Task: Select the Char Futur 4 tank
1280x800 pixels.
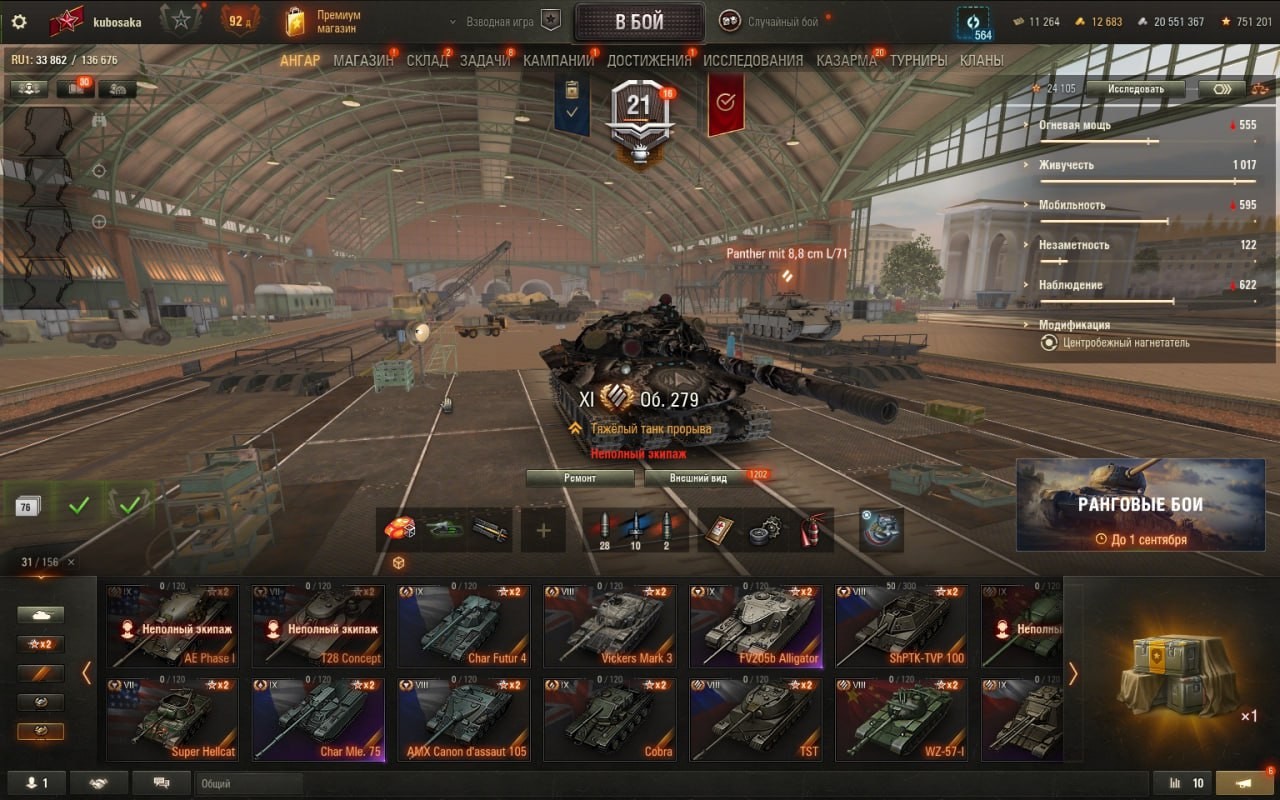Action: tap(463, 627)
